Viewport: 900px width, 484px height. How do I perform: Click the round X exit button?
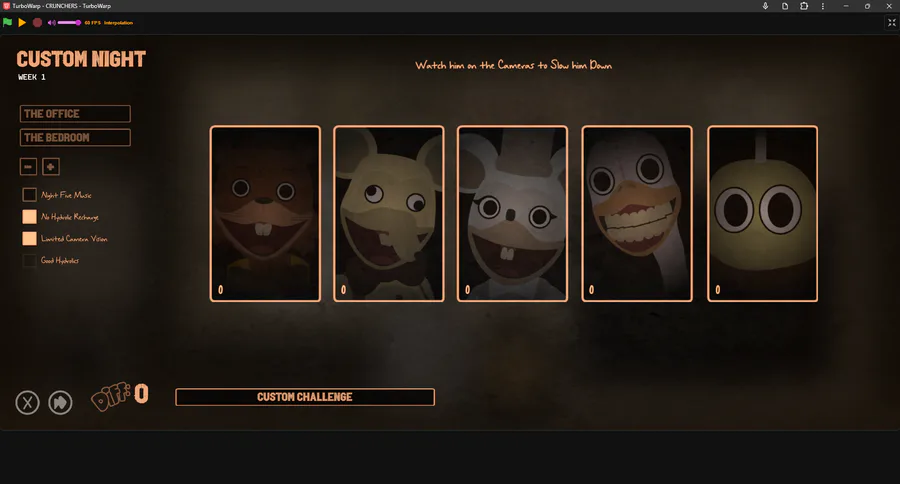click(x=28, y=402)
